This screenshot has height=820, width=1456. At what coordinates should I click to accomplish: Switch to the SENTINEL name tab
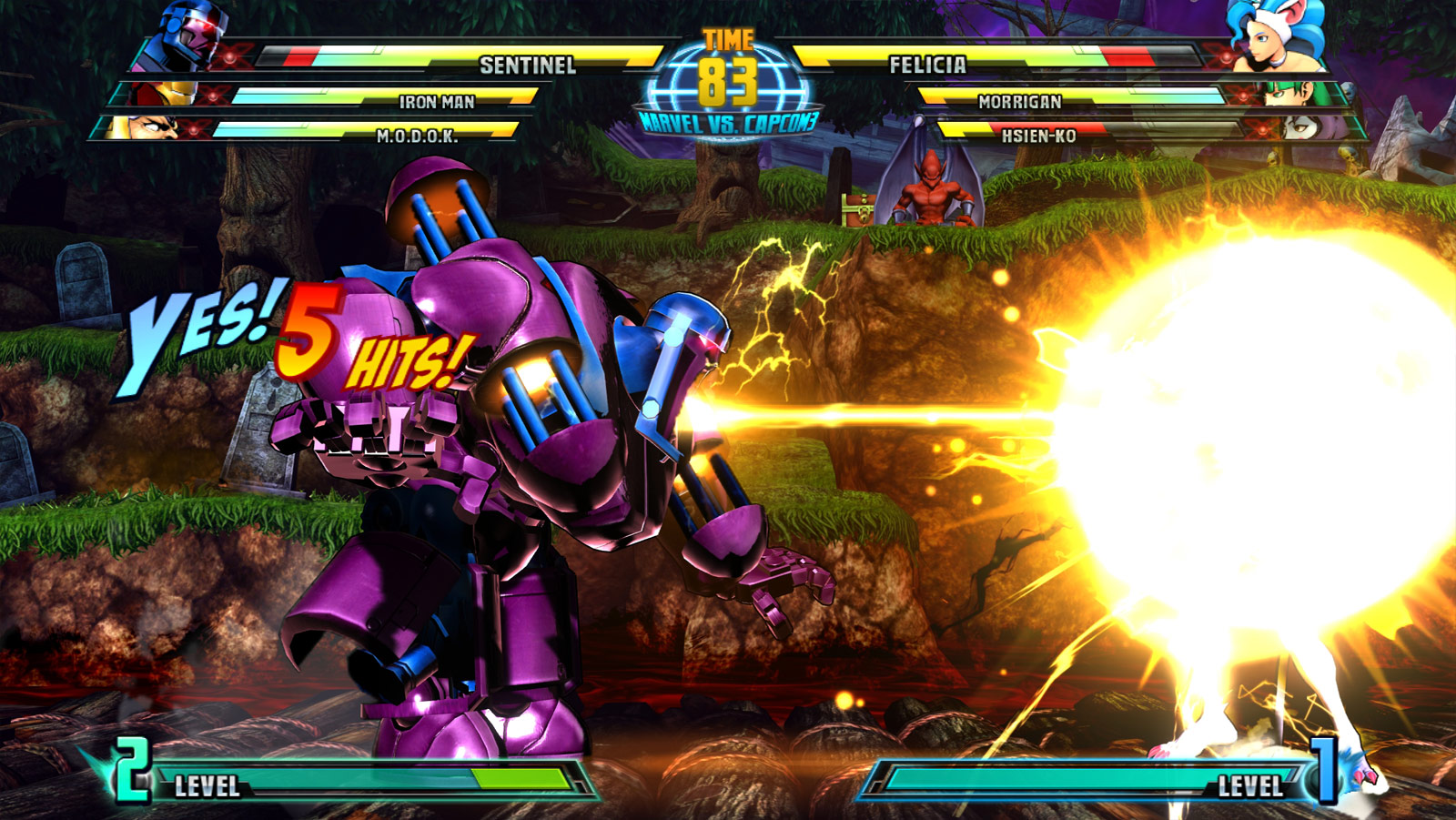(530, 63)
